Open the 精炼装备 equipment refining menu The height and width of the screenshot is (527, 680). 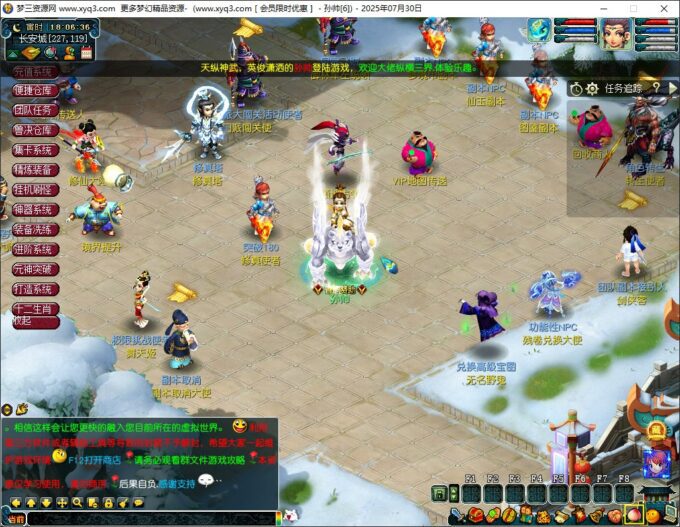tap(31, 170)
